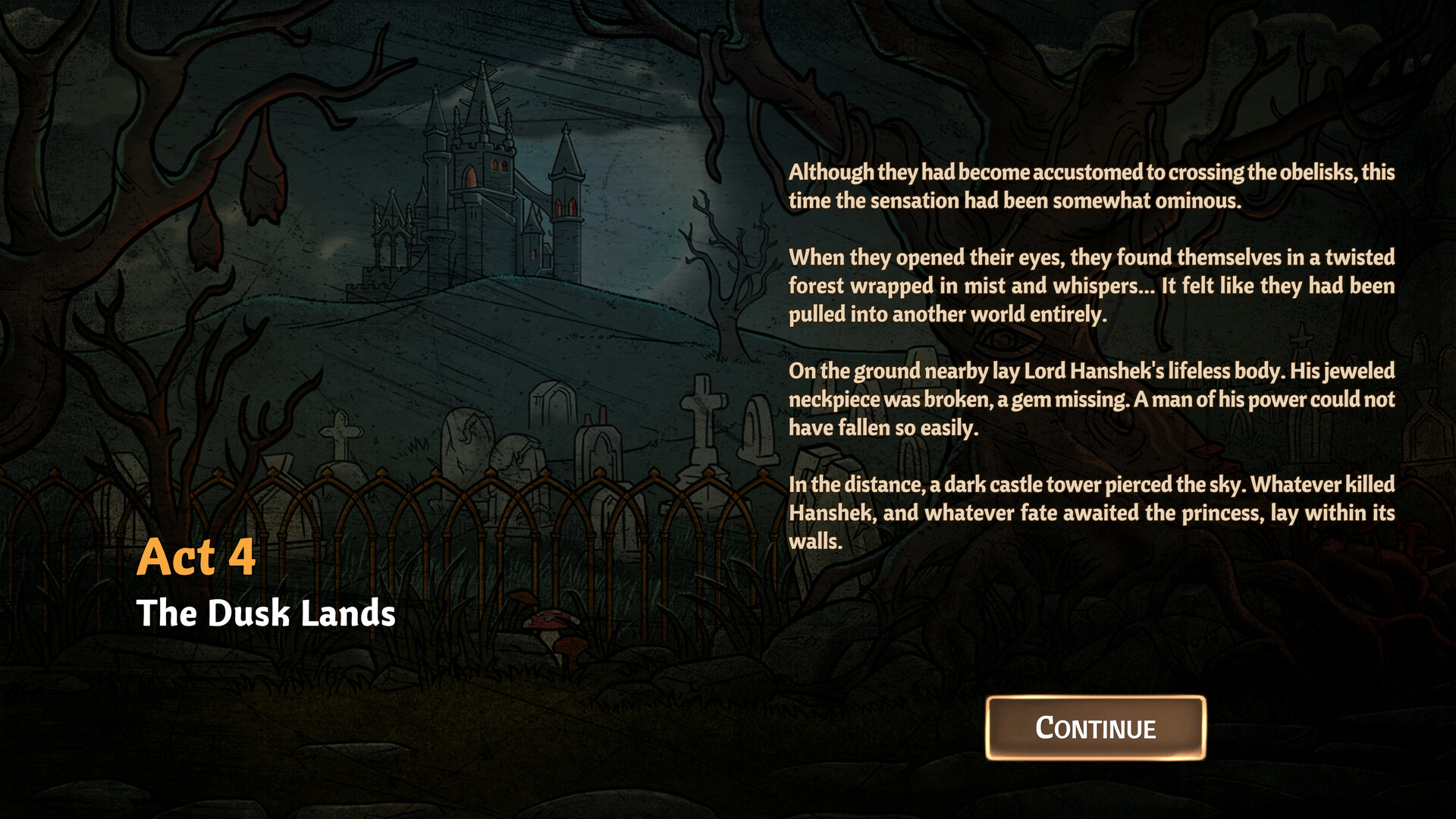Click the Continue button
Screen dimensions: 1456x819
(1094, 728)
